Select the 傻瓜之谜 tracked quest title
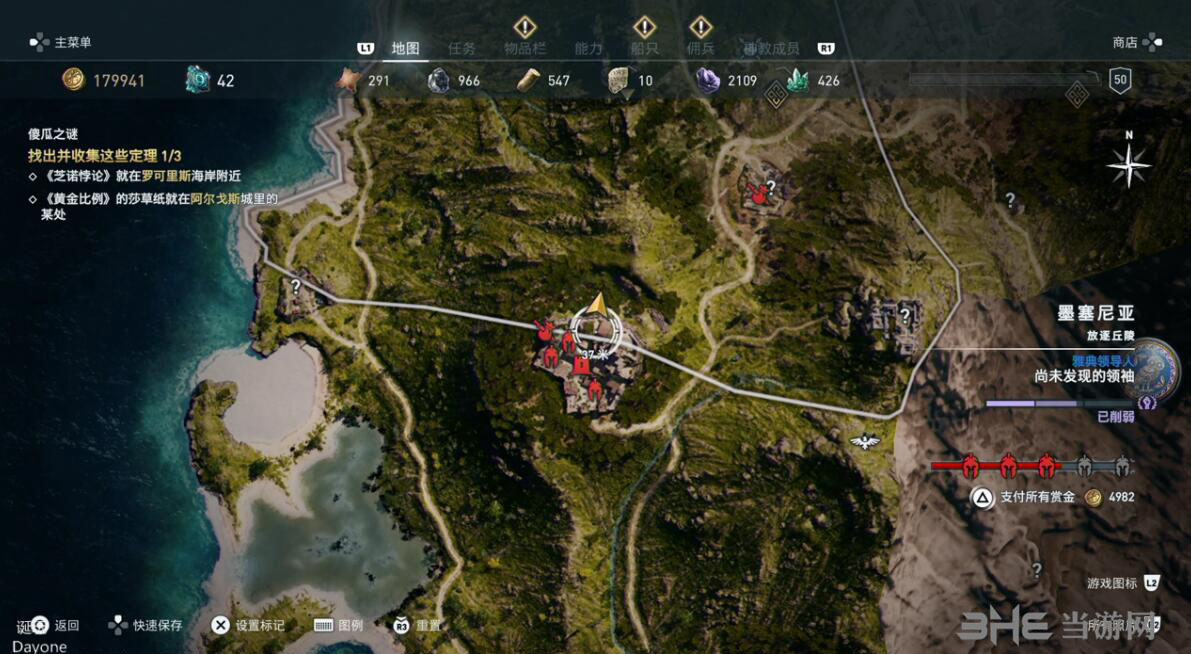 click(53, 134)
